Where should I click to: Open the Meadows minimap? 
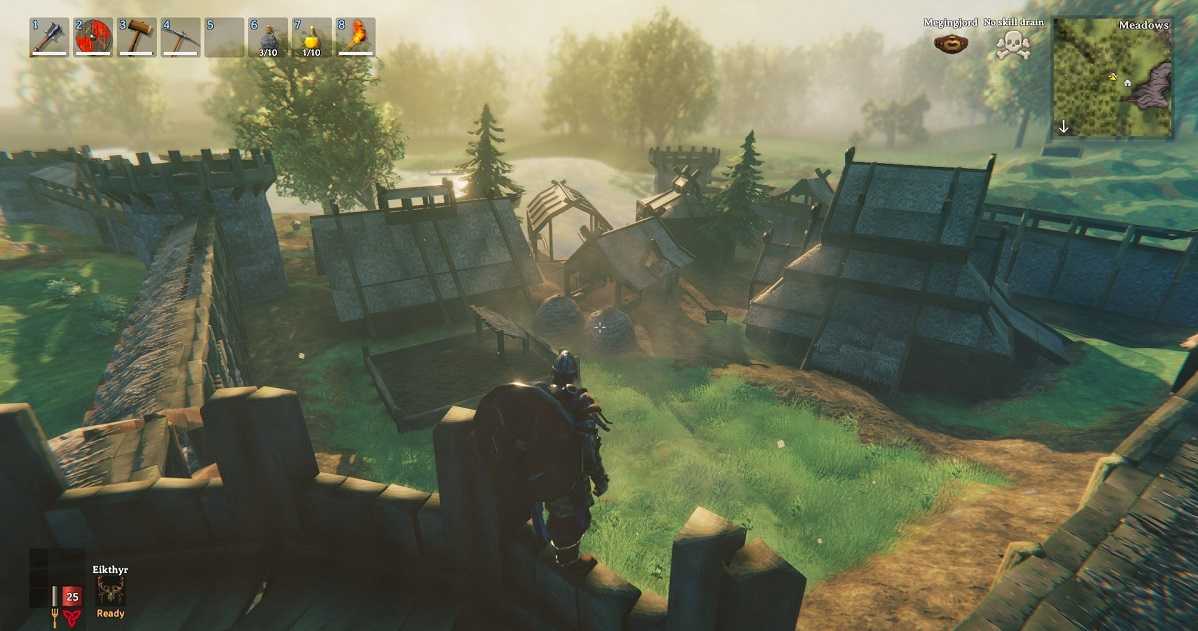click(x=1112, y=78)
